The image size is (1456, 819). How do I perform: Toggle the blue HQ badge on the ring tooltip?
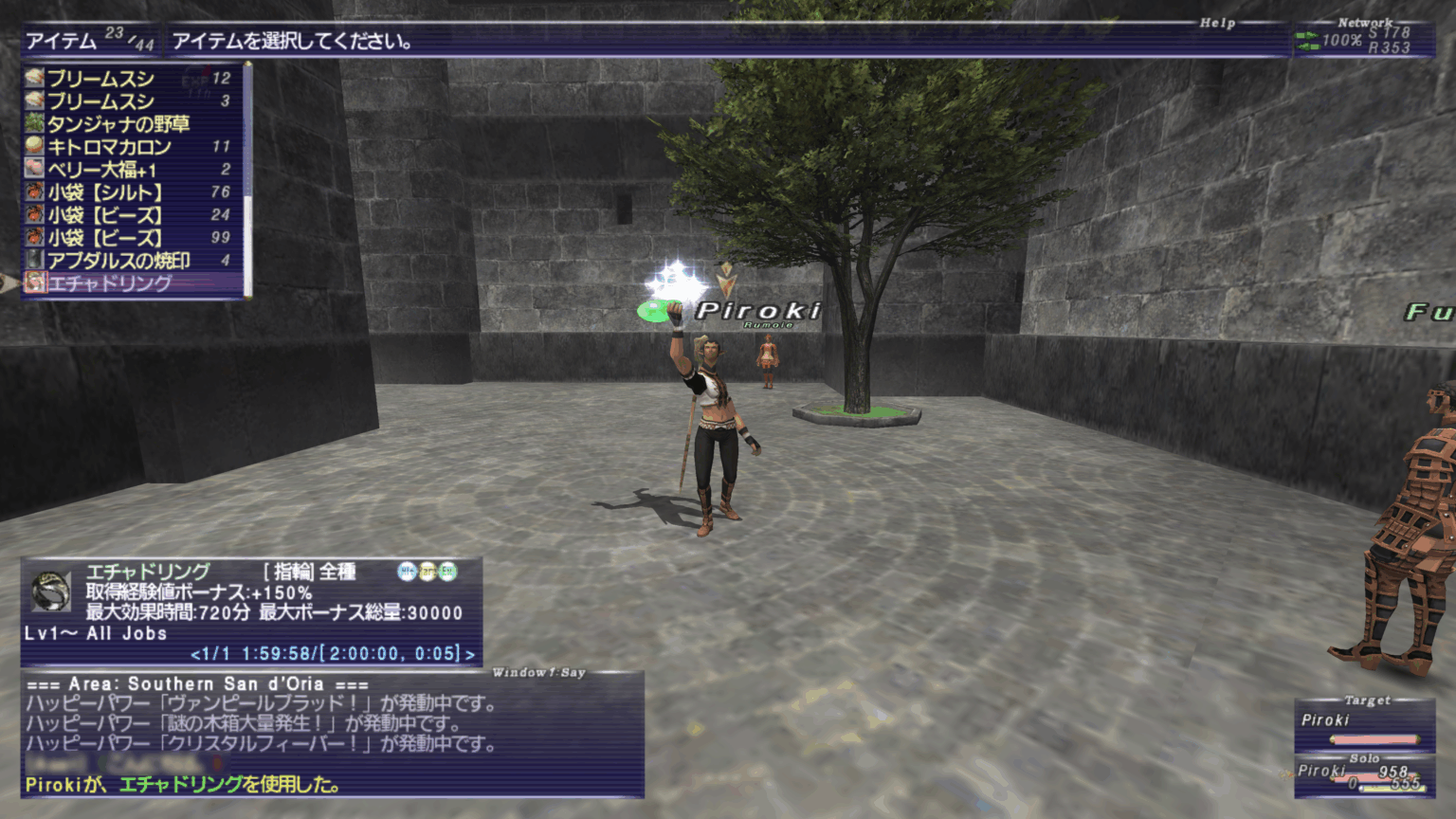pyautogui.click(x=405, y=570)
